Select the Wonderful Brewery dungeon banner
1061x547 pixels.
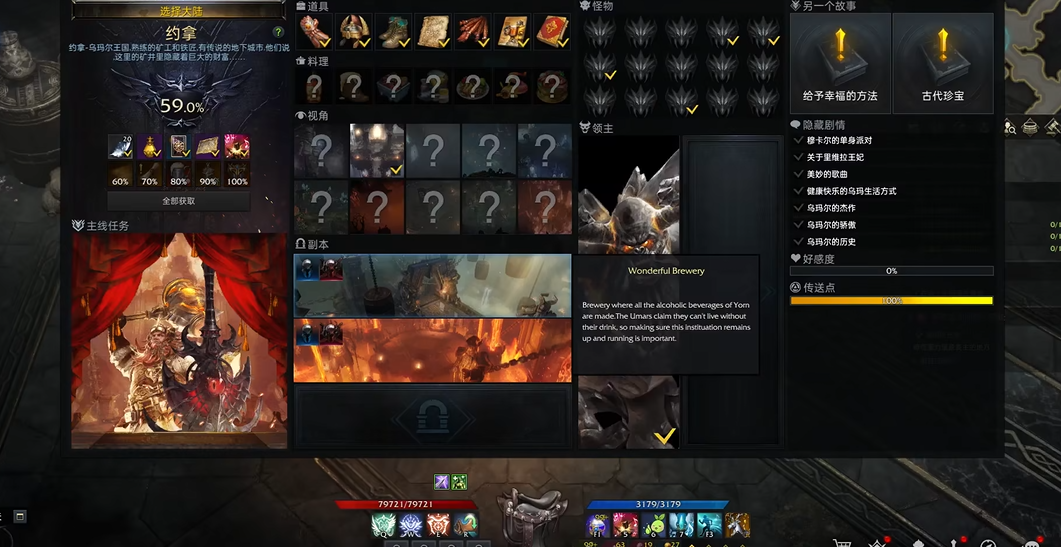pos(432,286)
